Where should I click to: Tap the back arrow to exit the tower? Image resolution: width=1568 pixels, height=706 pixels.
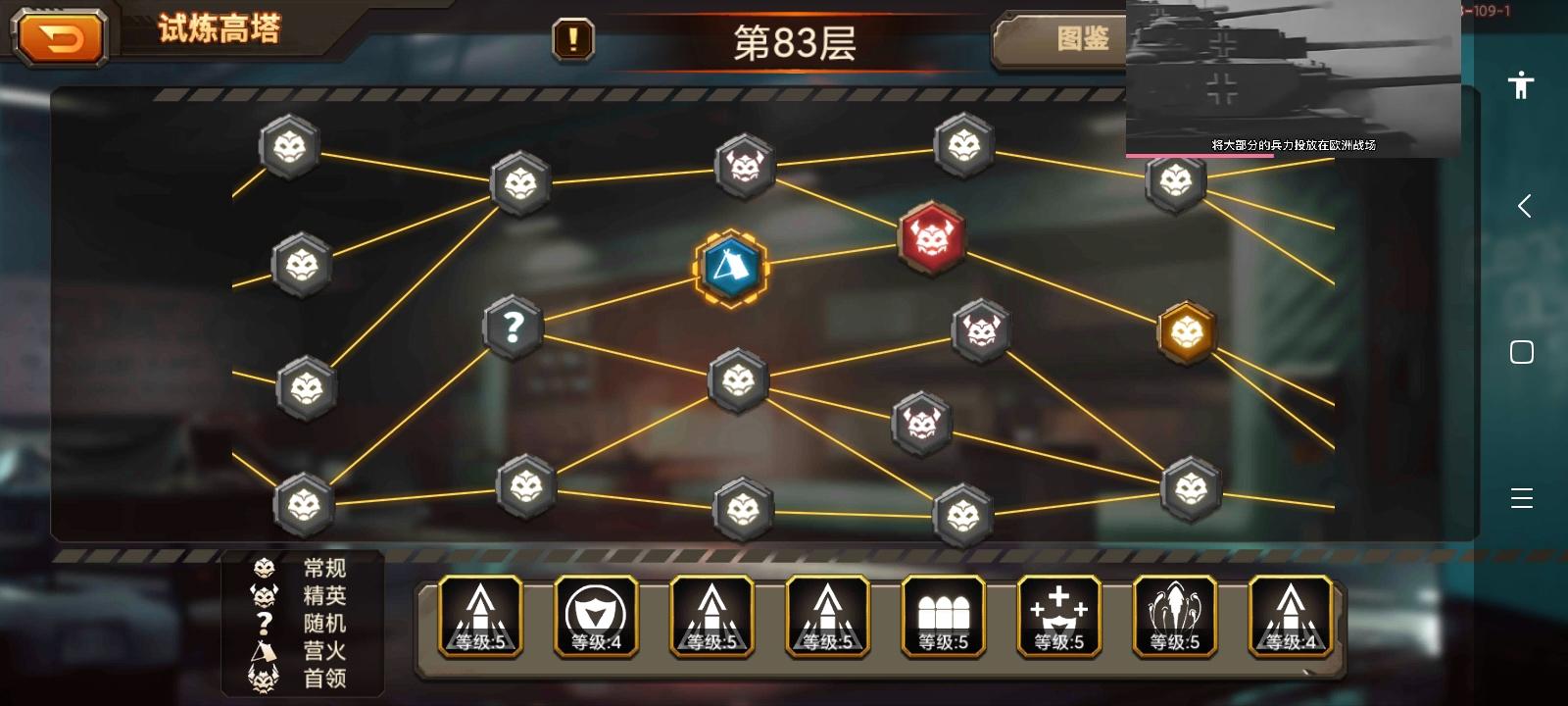[x=61, y=37]
